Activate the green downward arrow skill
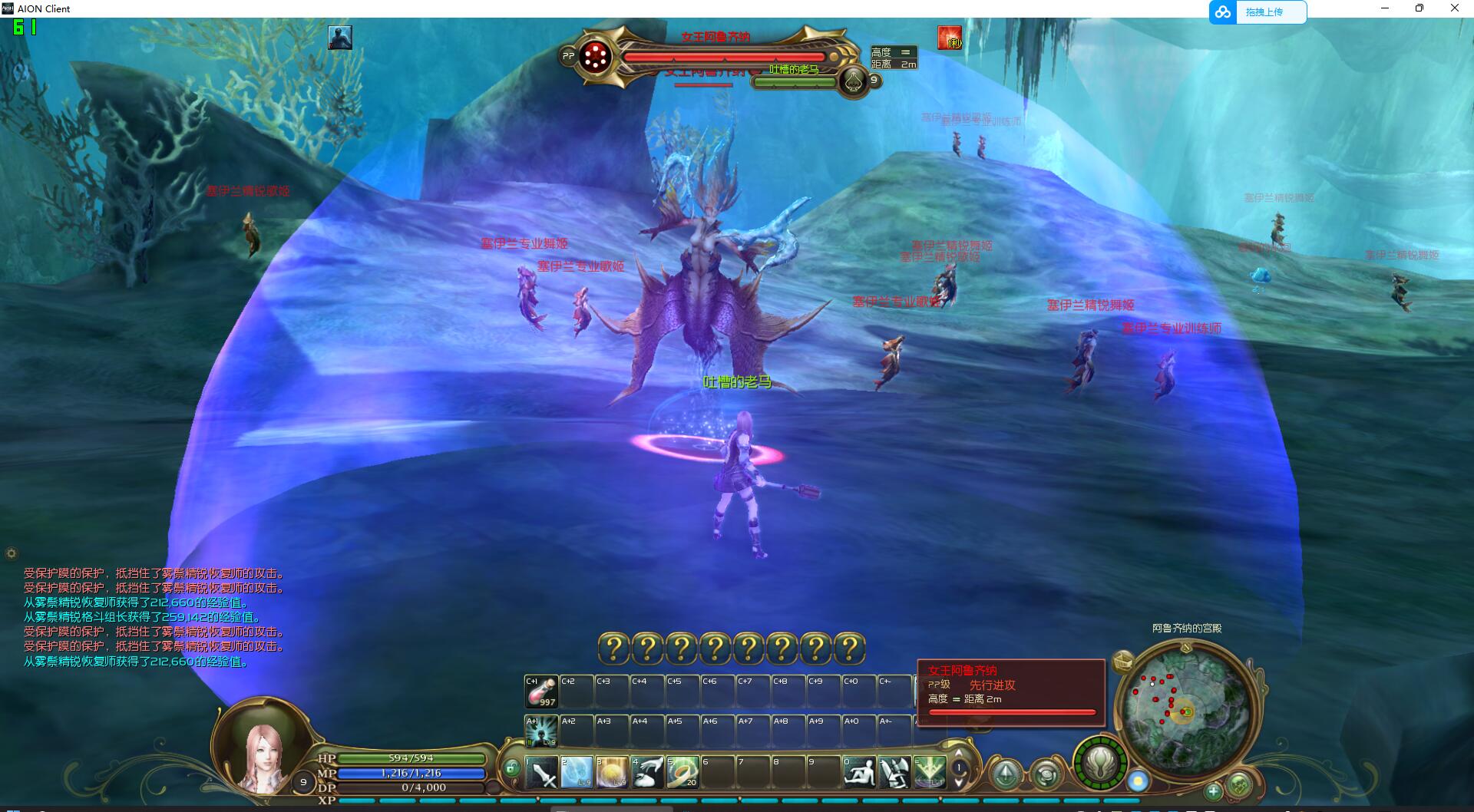 930,772
